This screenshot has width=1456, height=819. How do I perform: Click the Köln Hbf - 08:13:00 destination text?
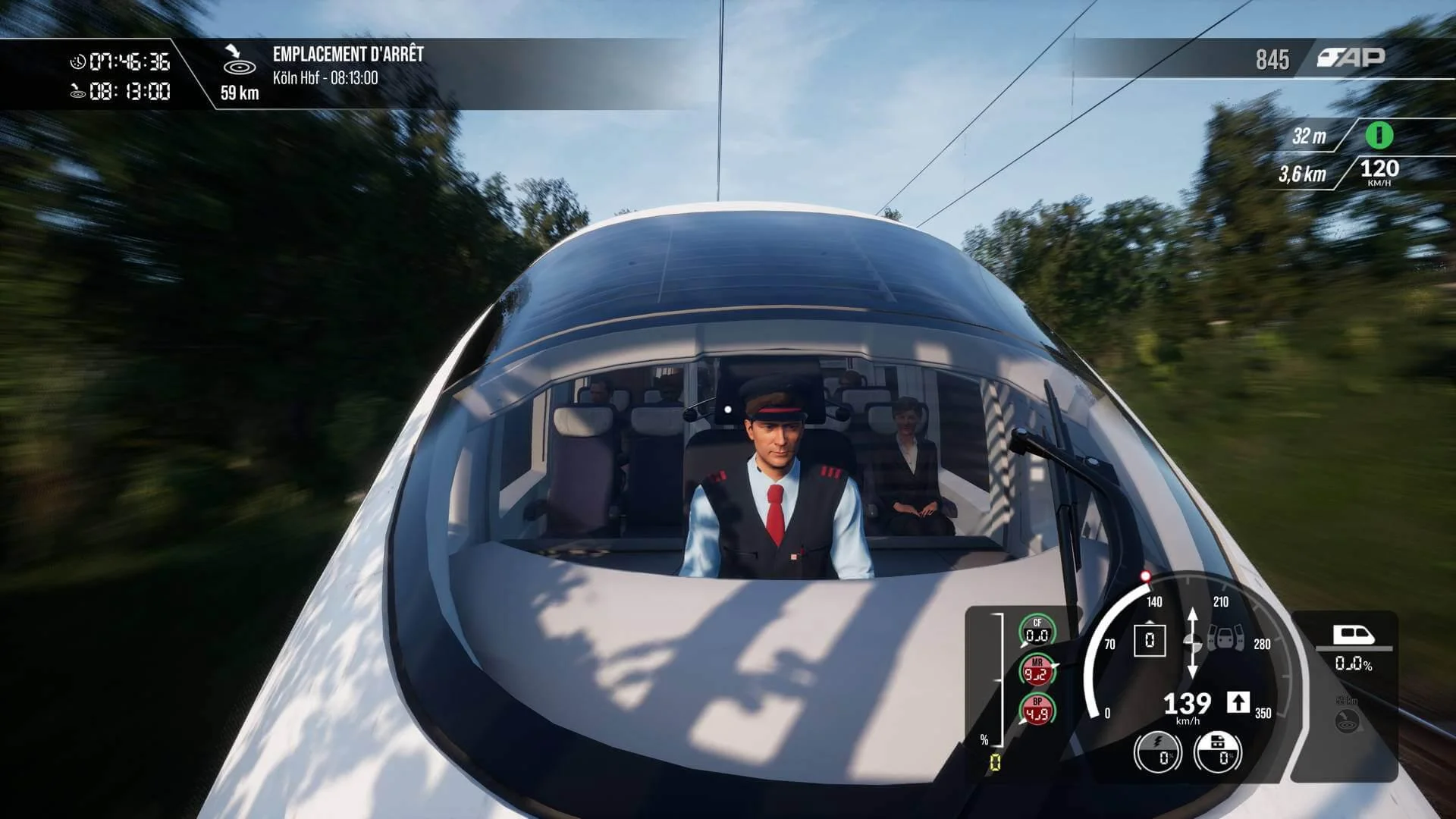point(326,78)
